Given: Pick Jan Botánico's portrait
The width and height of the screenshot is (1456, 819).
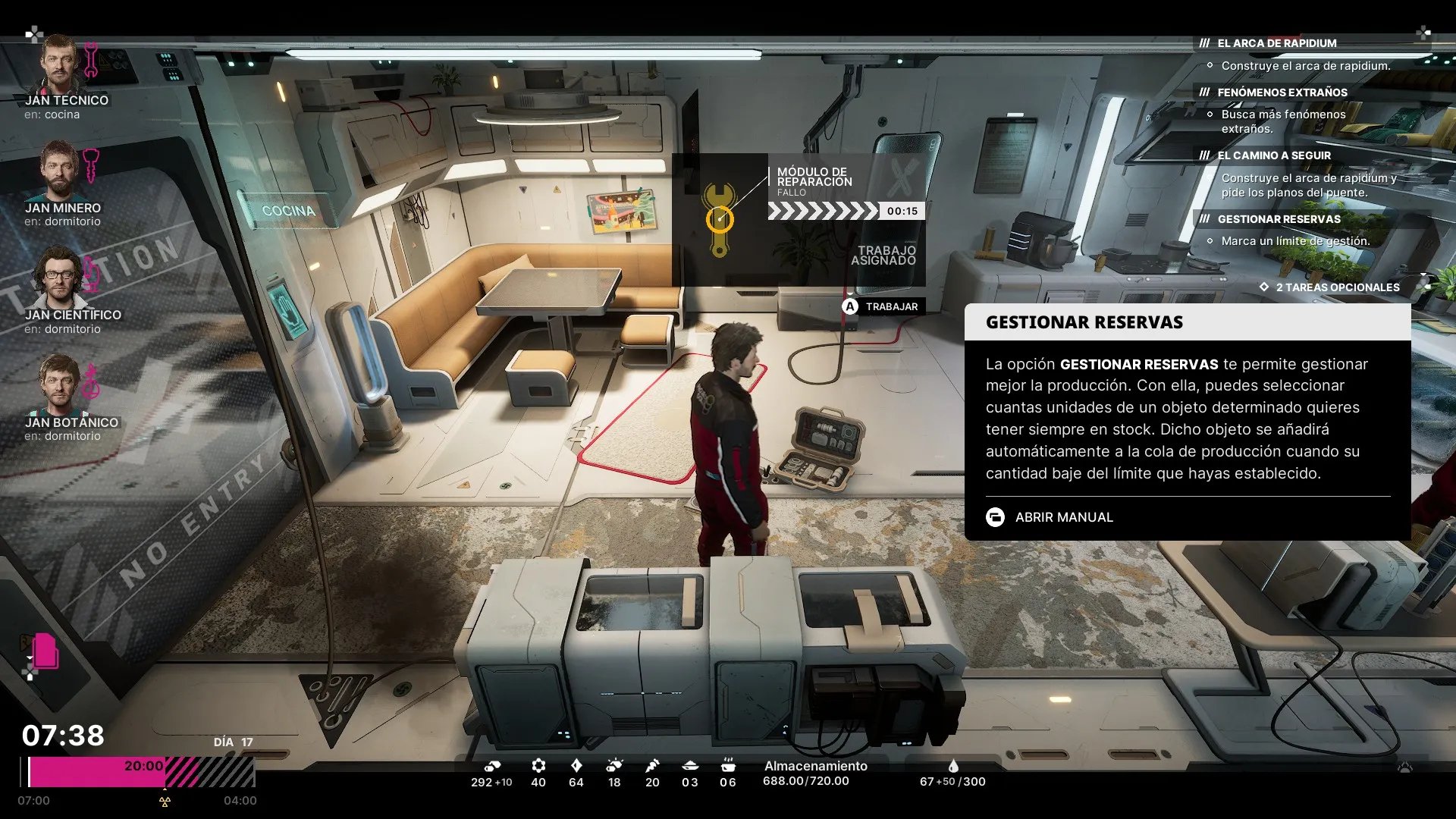Looking at the screenshot, I should (59, 385).
